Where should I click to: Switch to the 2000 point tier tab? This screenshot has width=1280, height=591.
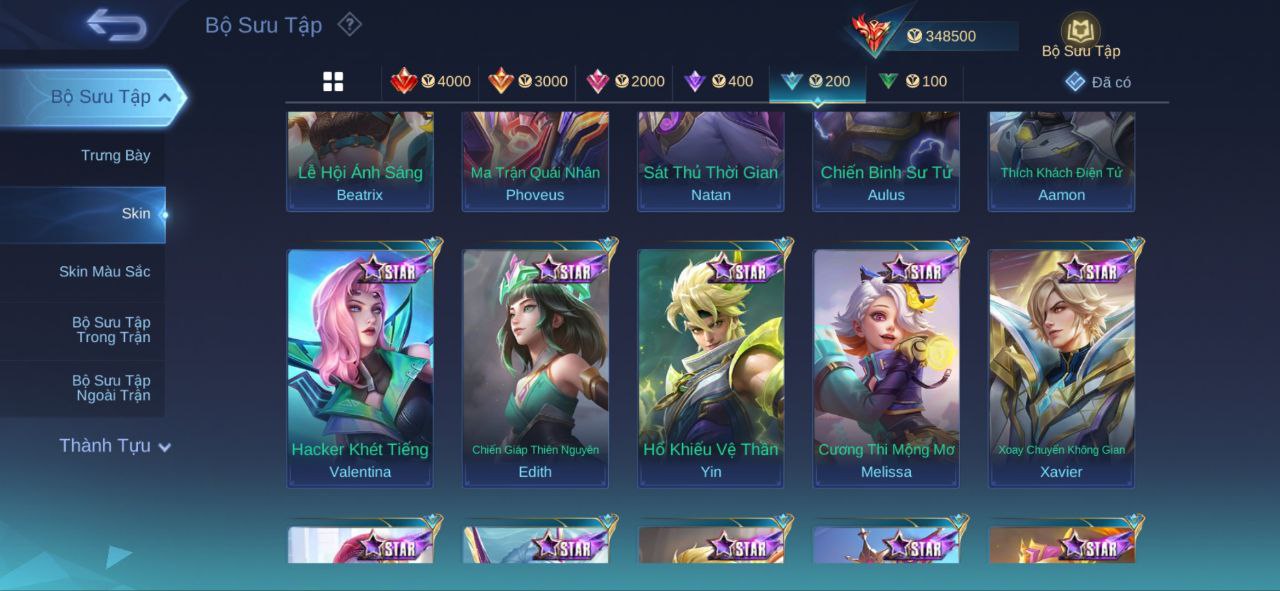tap(625, 82)
